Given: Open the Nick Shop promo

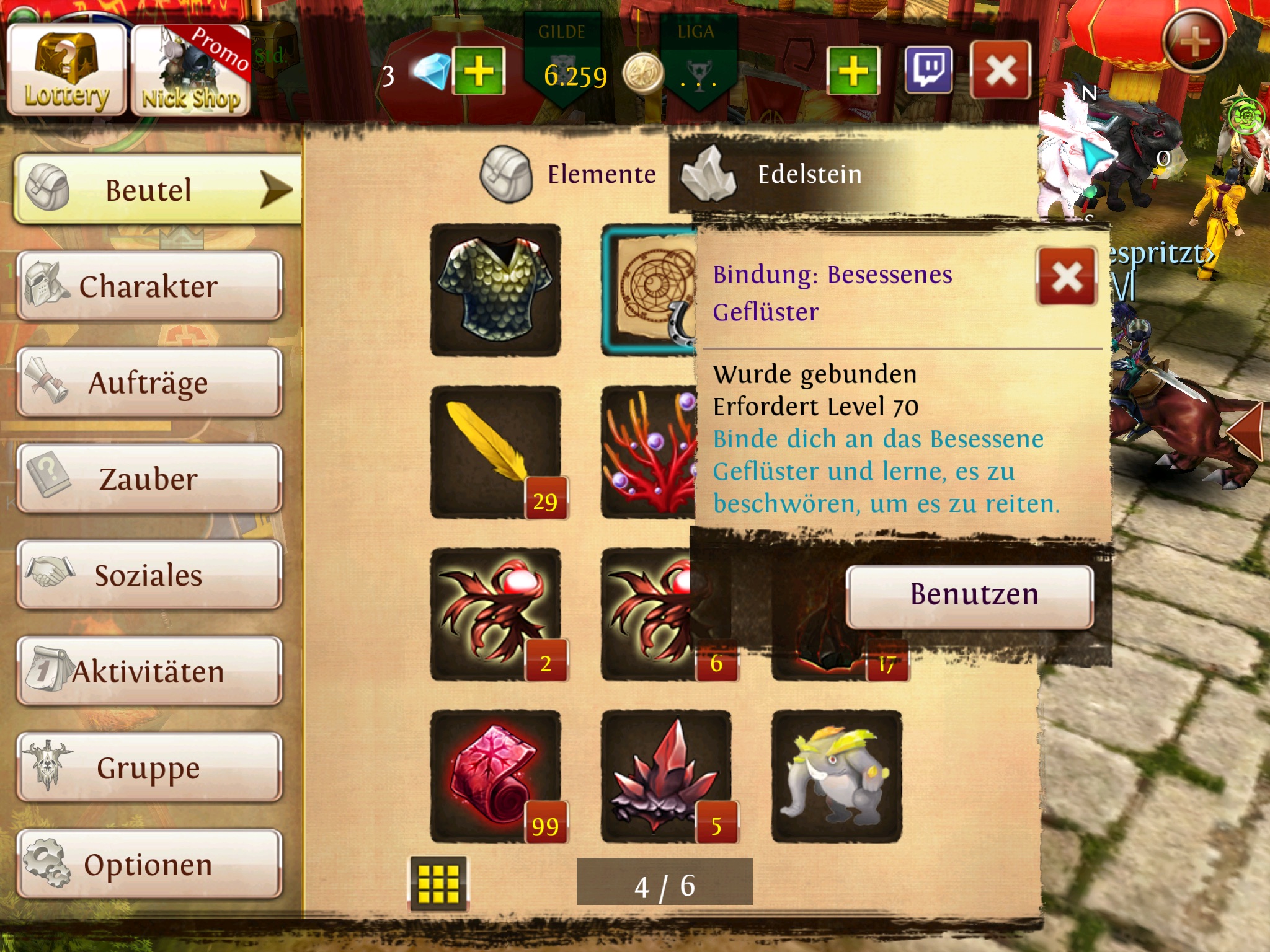Looking at the screenshot, I should [x=191, y=71].
